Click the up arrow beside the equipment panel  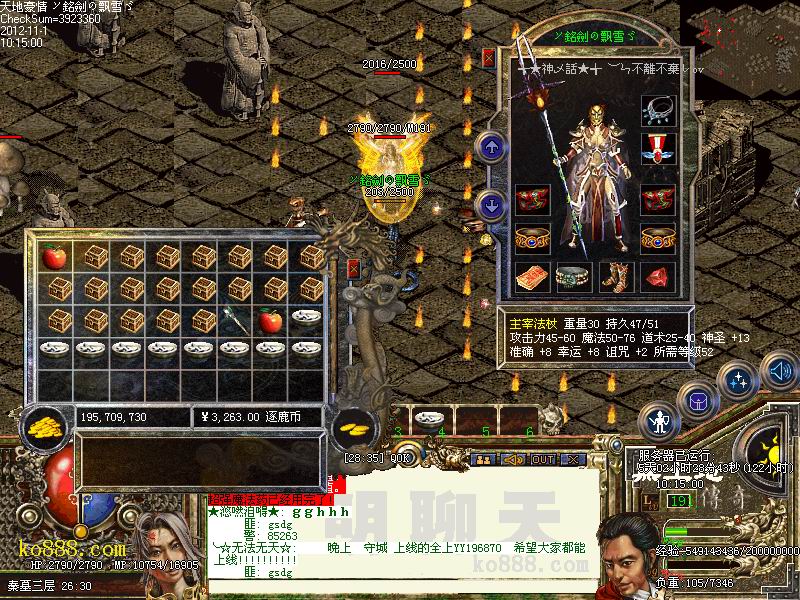[x=491, y=148]
